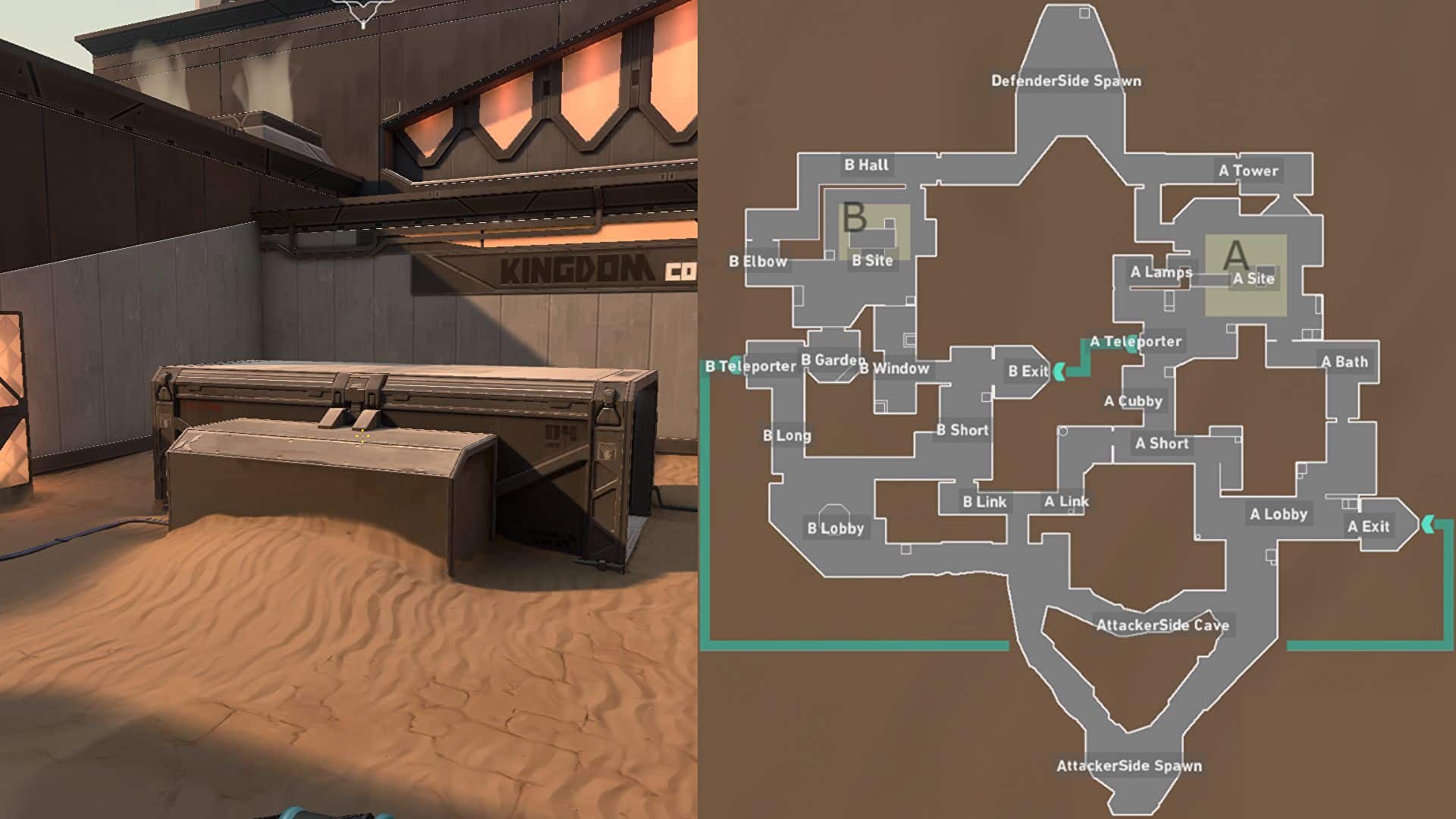The width and height of the screenshot is (1456, 819).
Task: Click the B Window map label
Action: coord(894,369)
